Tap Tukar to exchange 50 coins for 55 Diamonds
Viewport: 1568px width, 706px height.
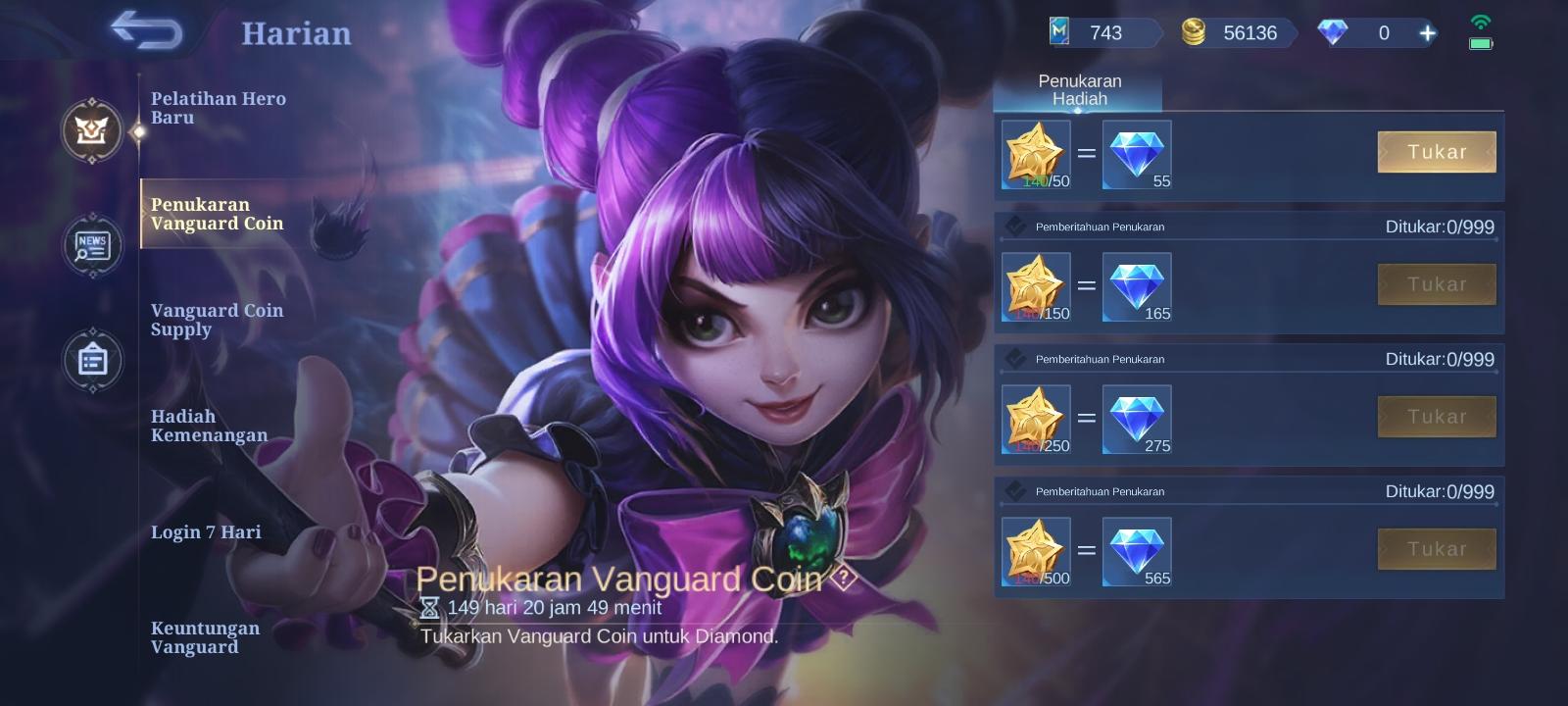(x=1437, y=152)
